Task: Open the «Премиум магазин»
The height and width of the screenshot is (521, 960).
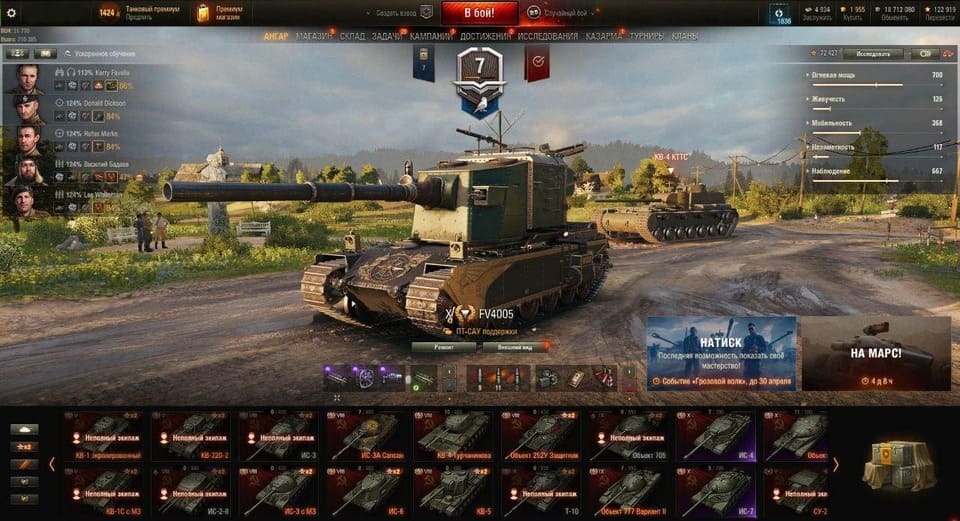Action: 220,13
